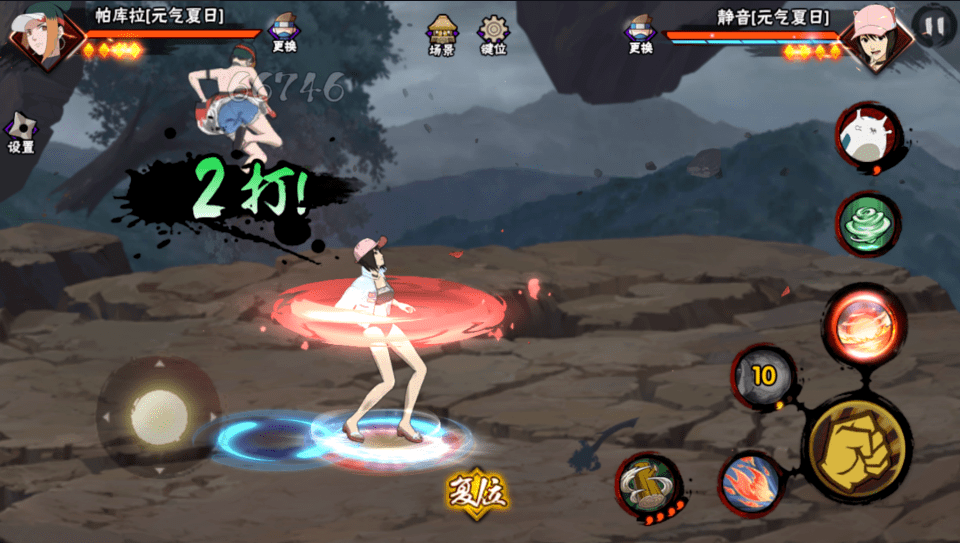Use the red flame slash skill
This screenshot has width=960, height=543.
[751, 483]
